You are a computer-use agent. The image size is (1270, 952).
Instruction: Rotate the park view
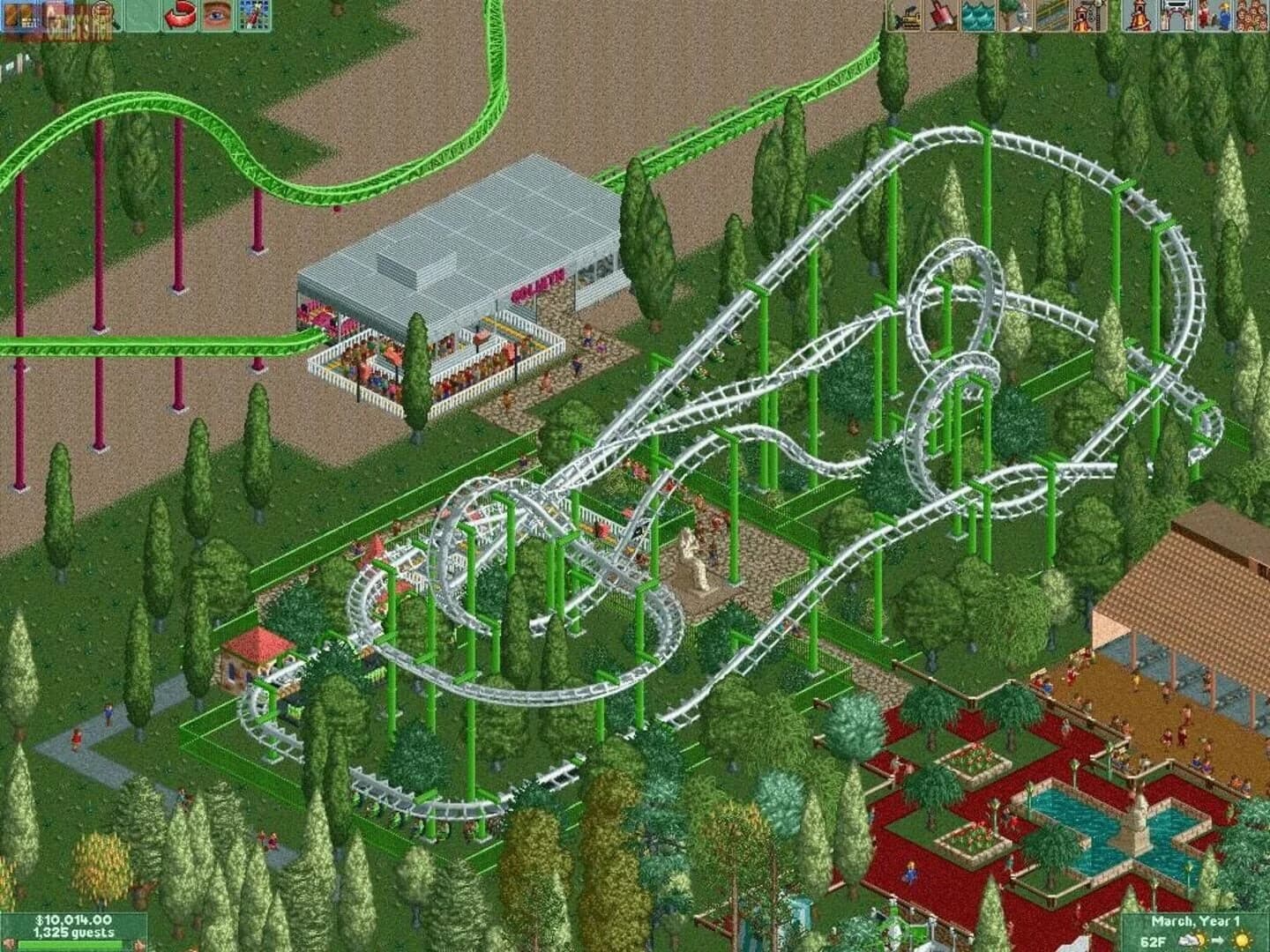[x=179, y=15]
